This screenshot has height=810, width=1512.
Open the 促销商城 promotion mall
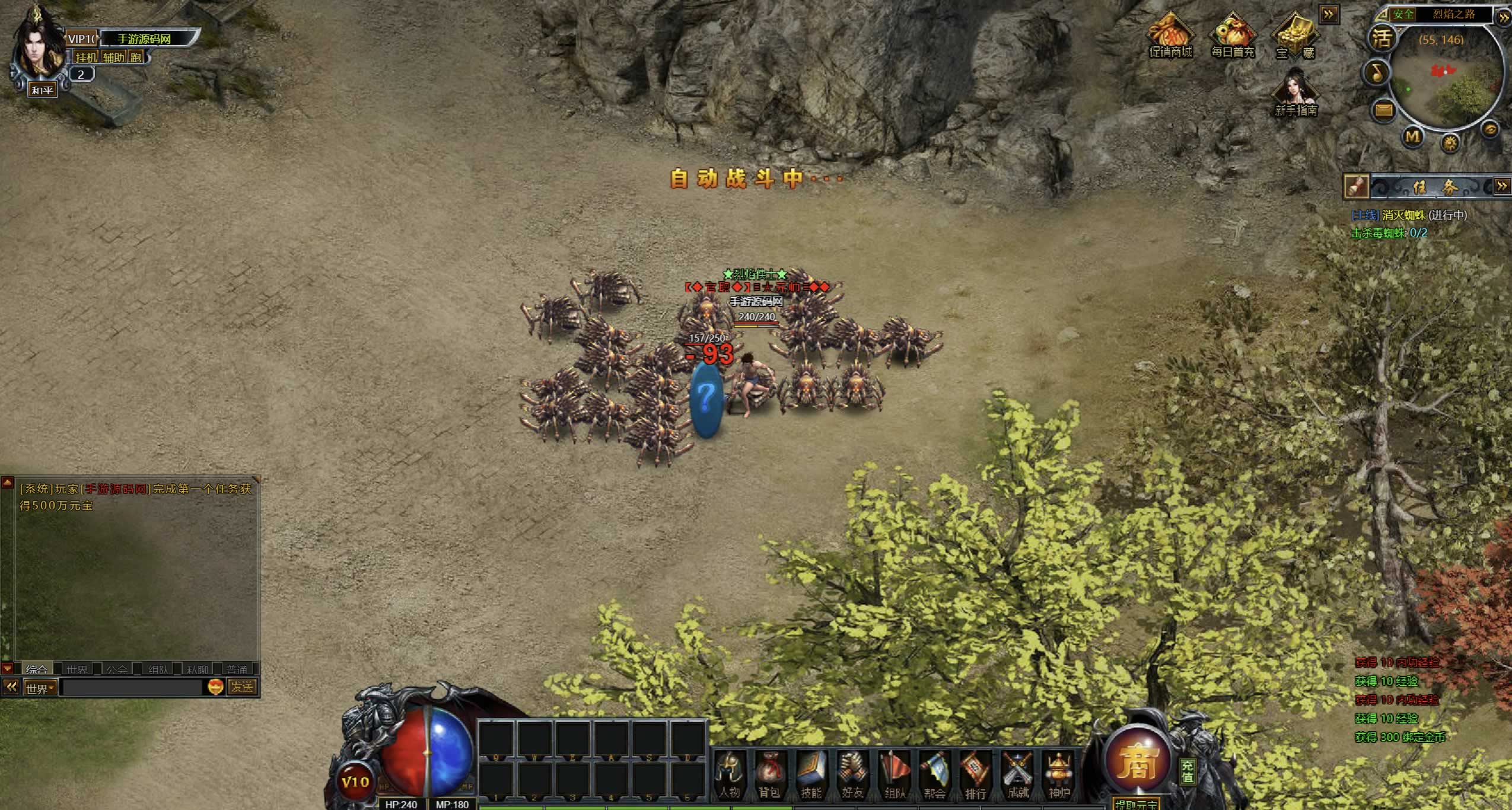point(1170,37)
